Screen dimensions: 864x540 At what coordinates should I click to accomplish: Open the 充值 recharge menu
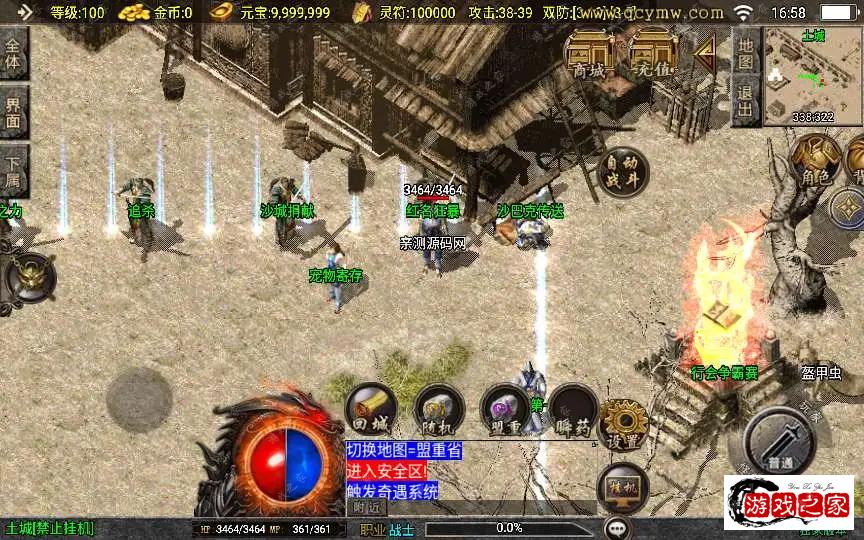click(x=652, y=55)
